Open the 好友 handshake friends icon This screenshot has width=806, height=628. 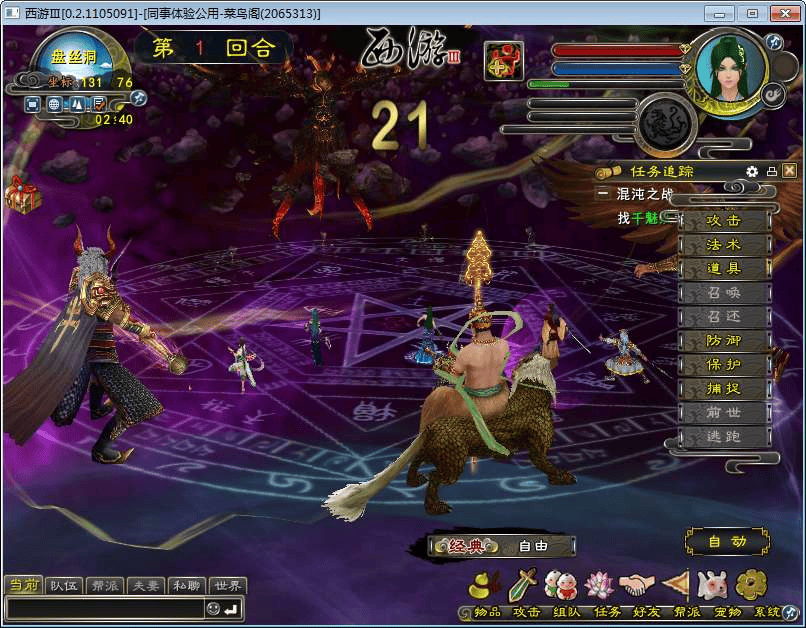pos(637,586)
